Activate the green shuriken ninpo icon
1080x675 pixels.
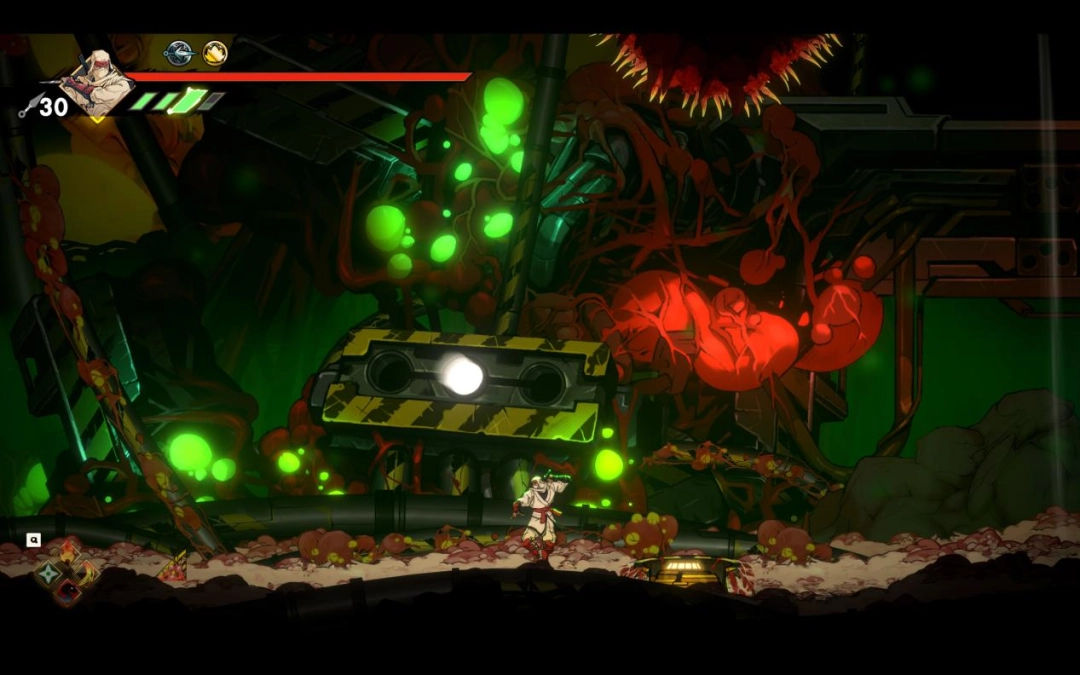click(47, 574)
